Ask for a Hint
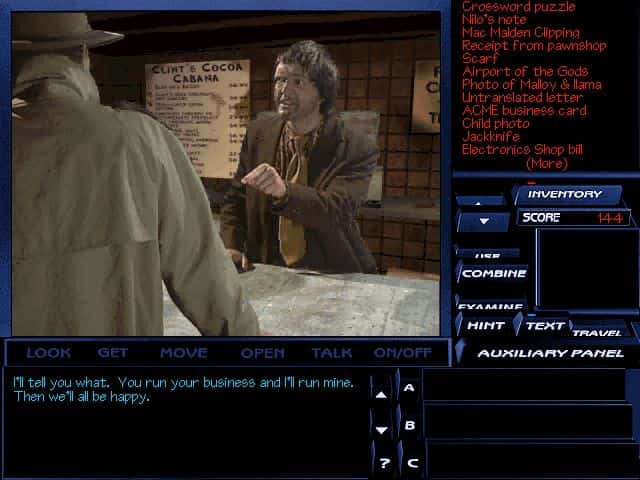This screenshot has height=480, width=640. tap(484, 325)
